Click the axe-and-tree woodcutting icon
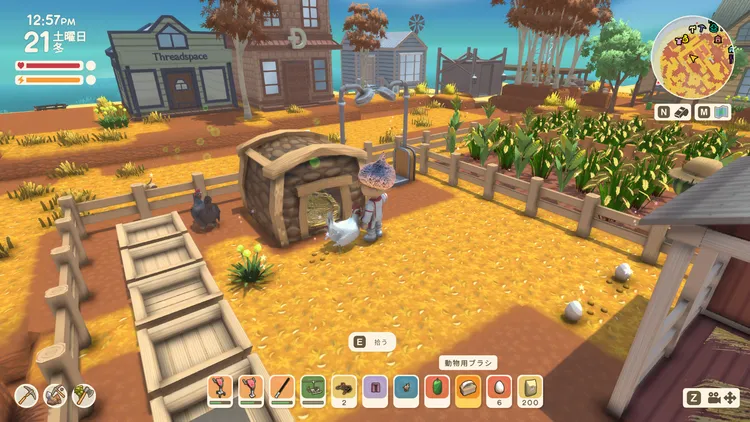 click(x=84, y=396)
